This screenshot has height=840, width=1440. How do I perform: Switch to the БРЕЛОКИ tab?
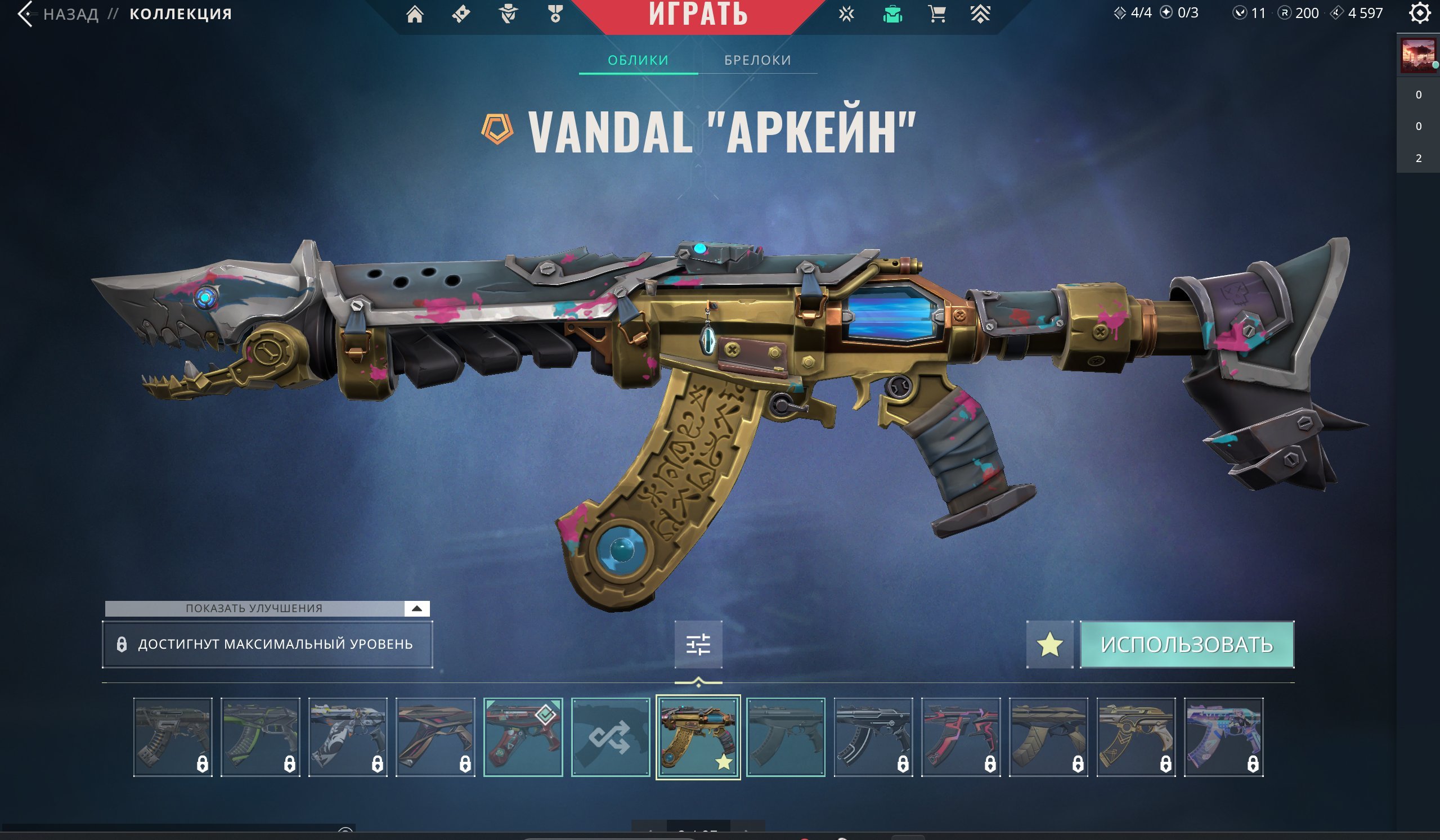pyautogui.click(x=757, y=60)
